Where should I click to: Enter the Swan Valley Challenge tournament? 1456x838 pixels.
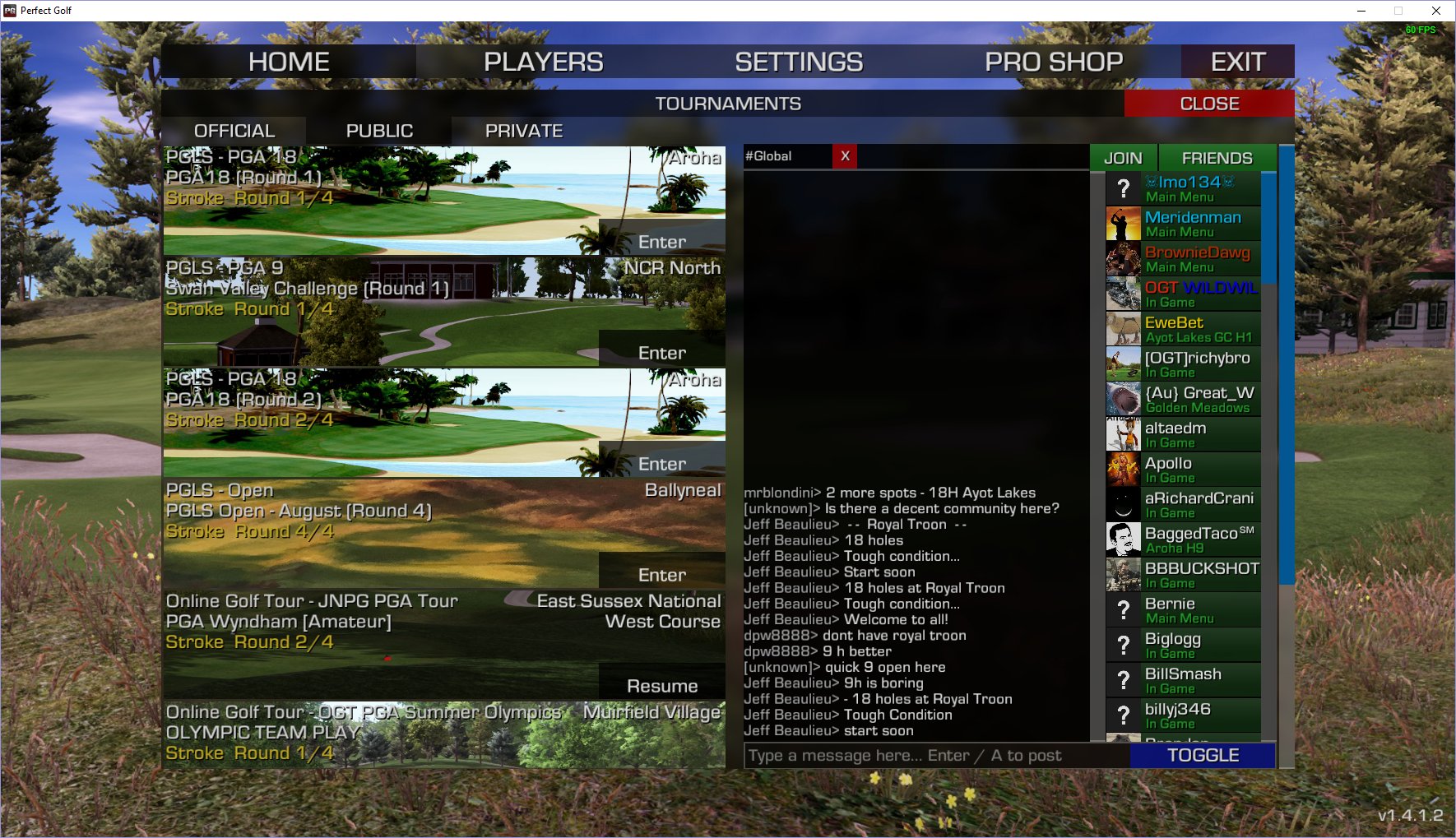[x=661, y=353]
